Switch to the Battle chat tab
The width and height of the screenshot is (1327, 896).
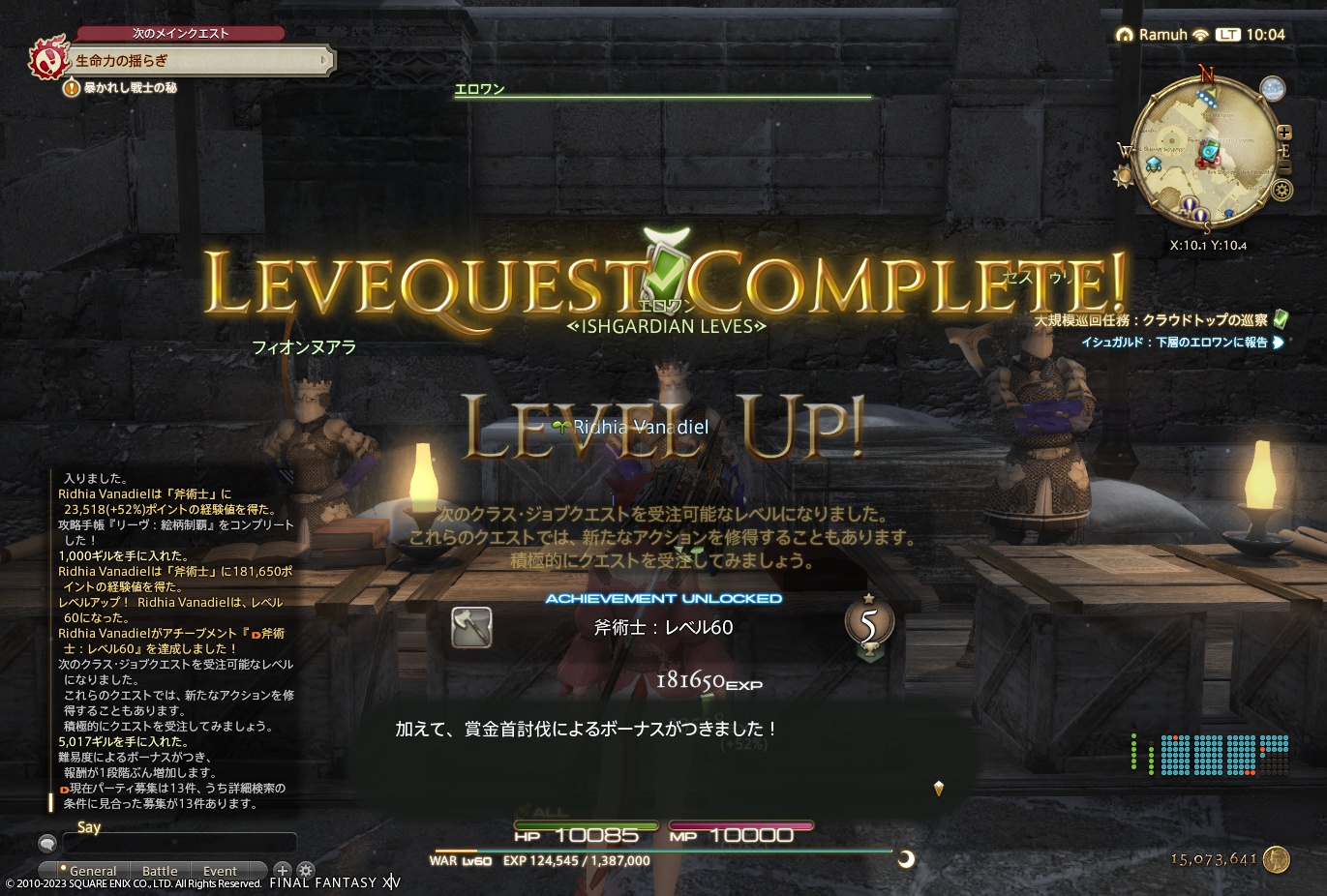161,870
